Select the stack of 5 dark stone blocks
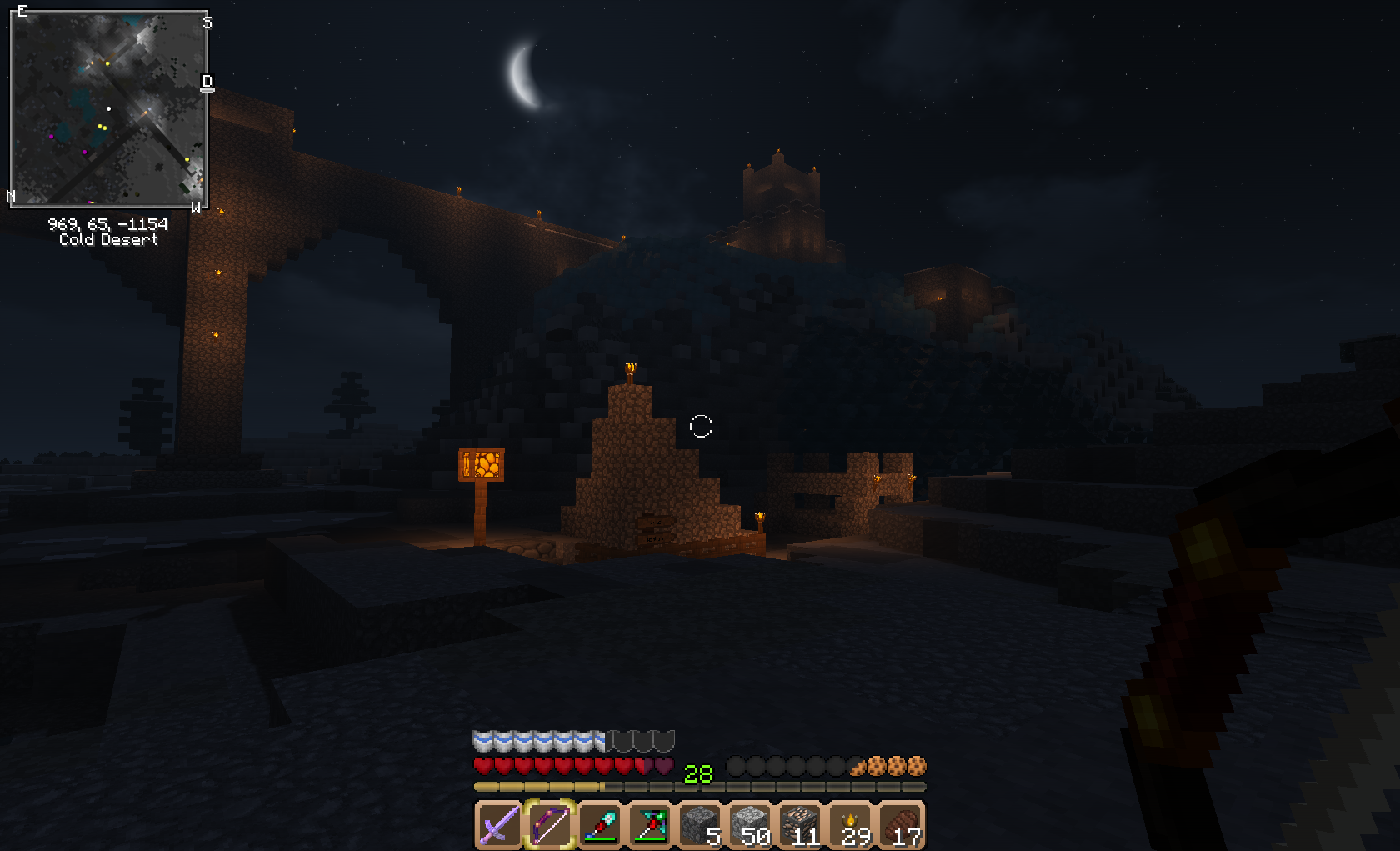The width and height of the screenshot is (1400, 851). [x=700, y=825]
